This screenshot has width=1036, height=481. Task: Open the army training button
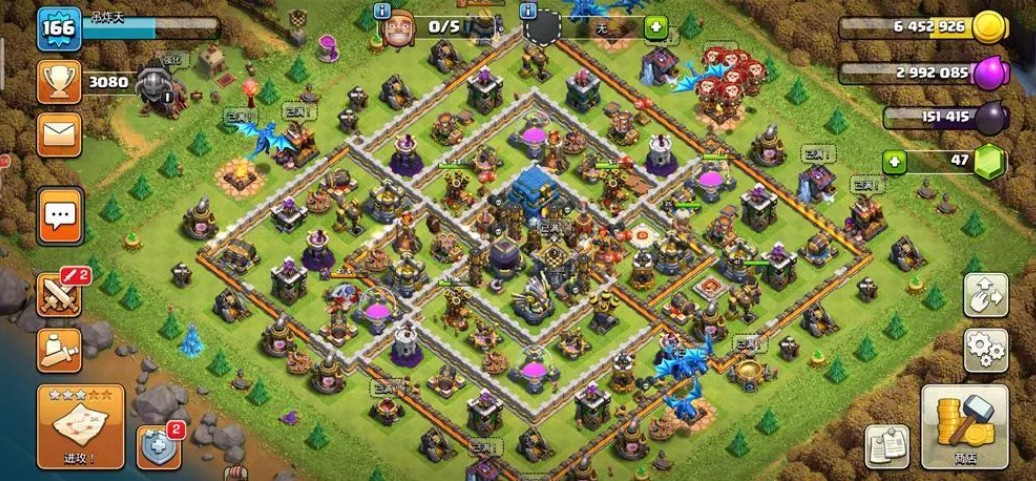[x=59, y=349]
